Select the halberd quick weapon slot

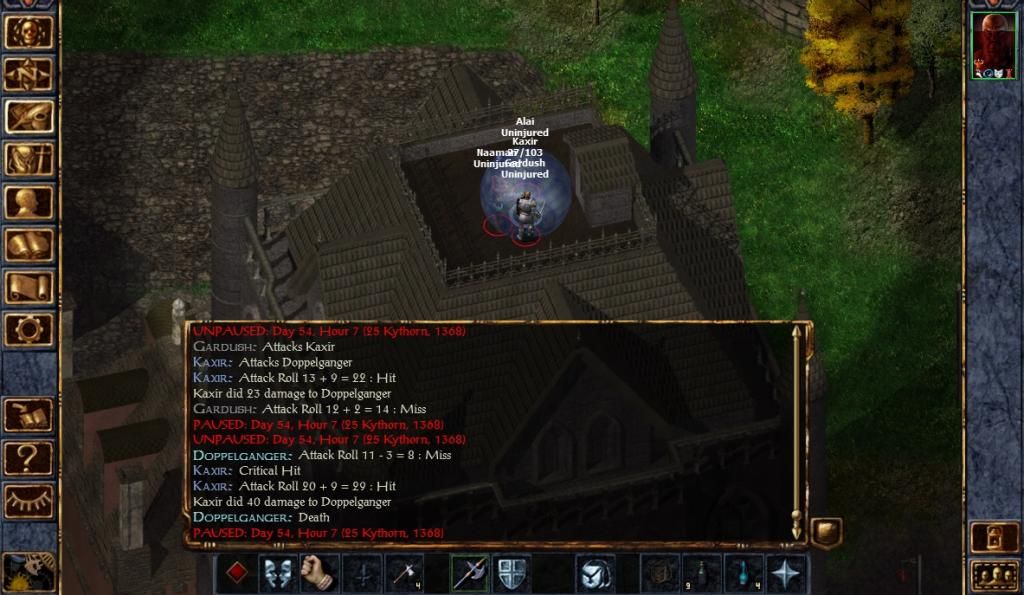(x=470, y=573)
